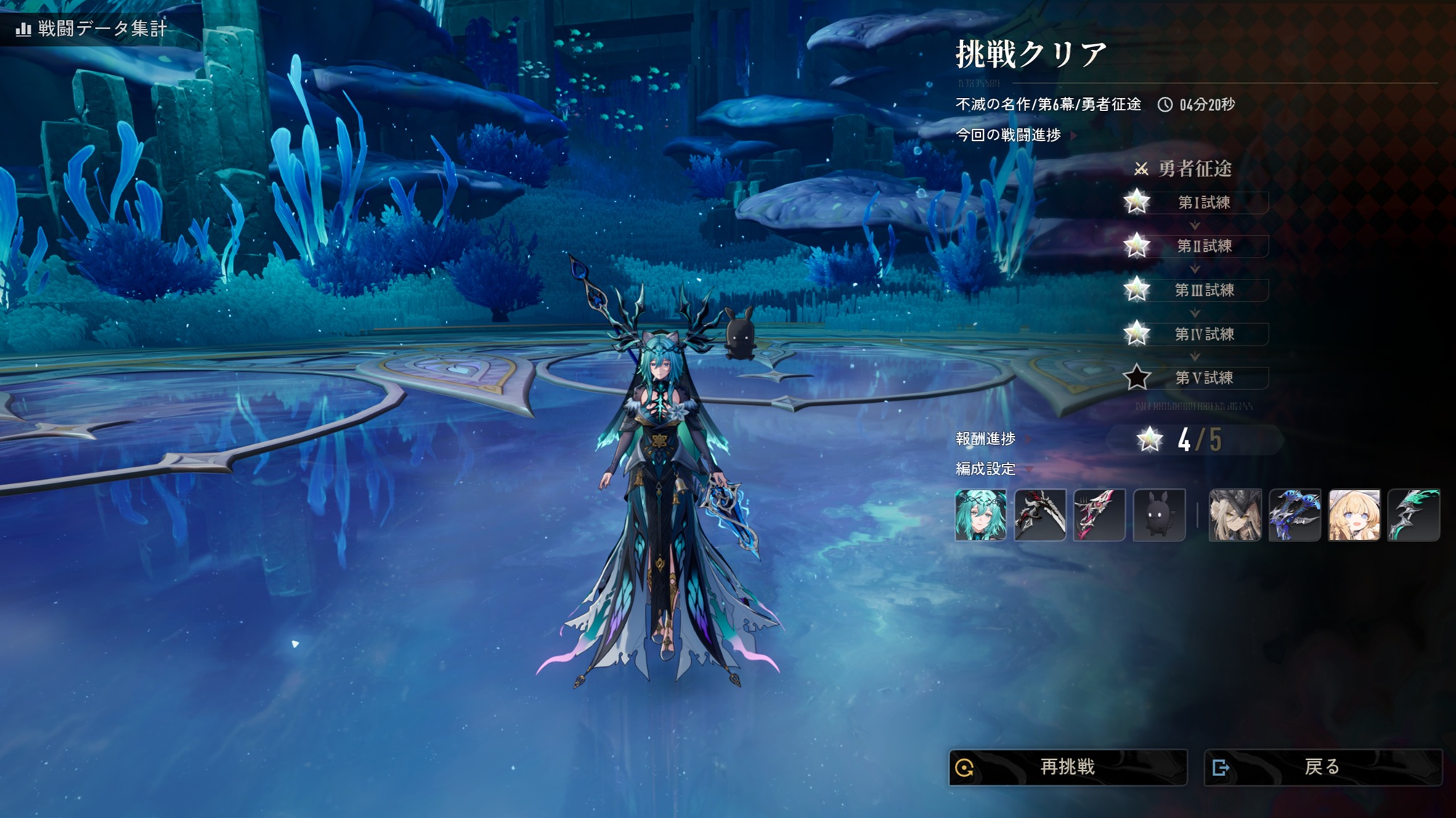Select the unfinished 第V試練 trial row
Image resolution: width=1456 pixels, height=818 pixels.
1203,378
